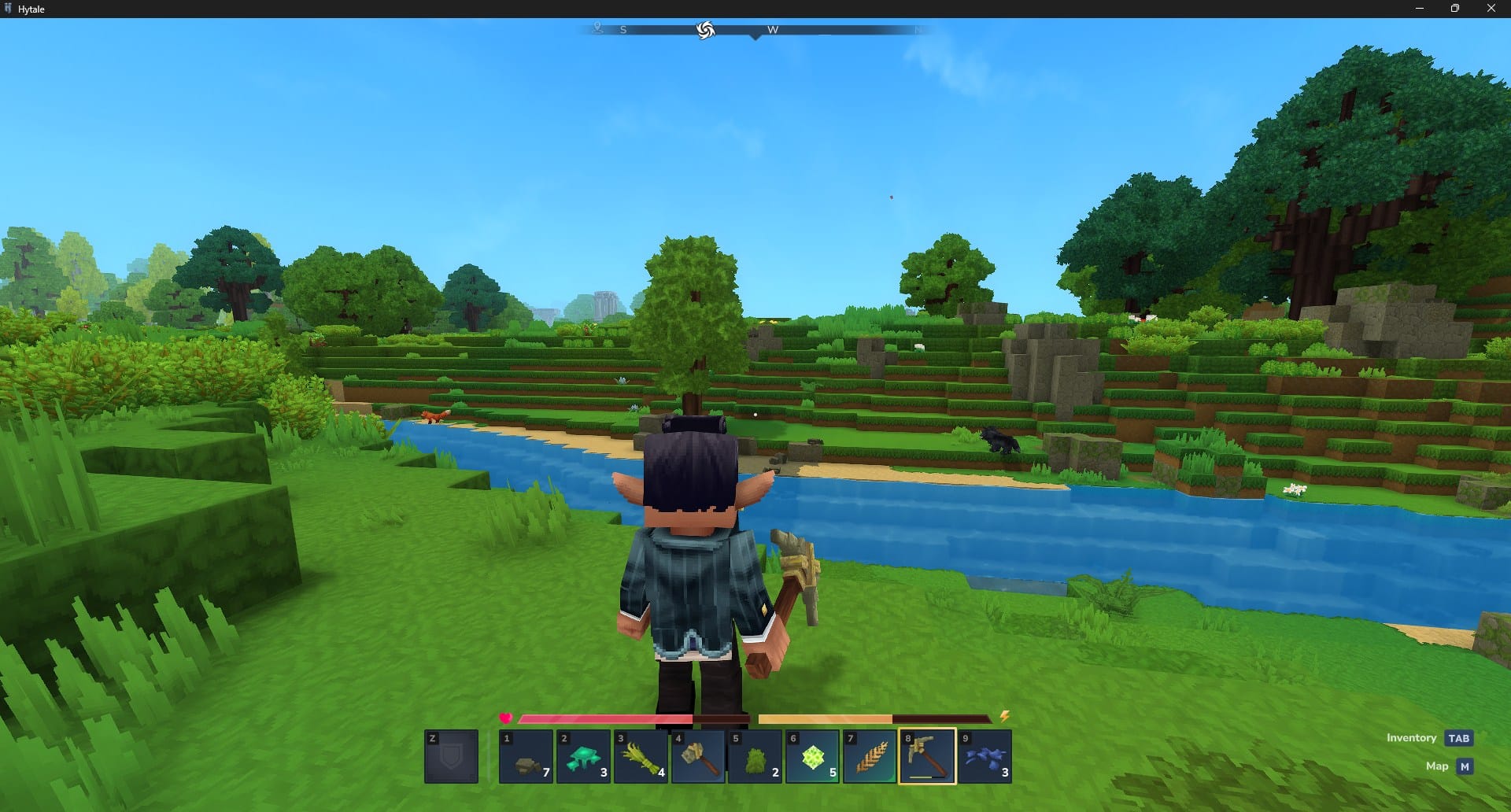Image resolution: width=1511 pixels, height=812 pixels.
Task: Click the S marker on the compass
Action: tap(623, 29)
